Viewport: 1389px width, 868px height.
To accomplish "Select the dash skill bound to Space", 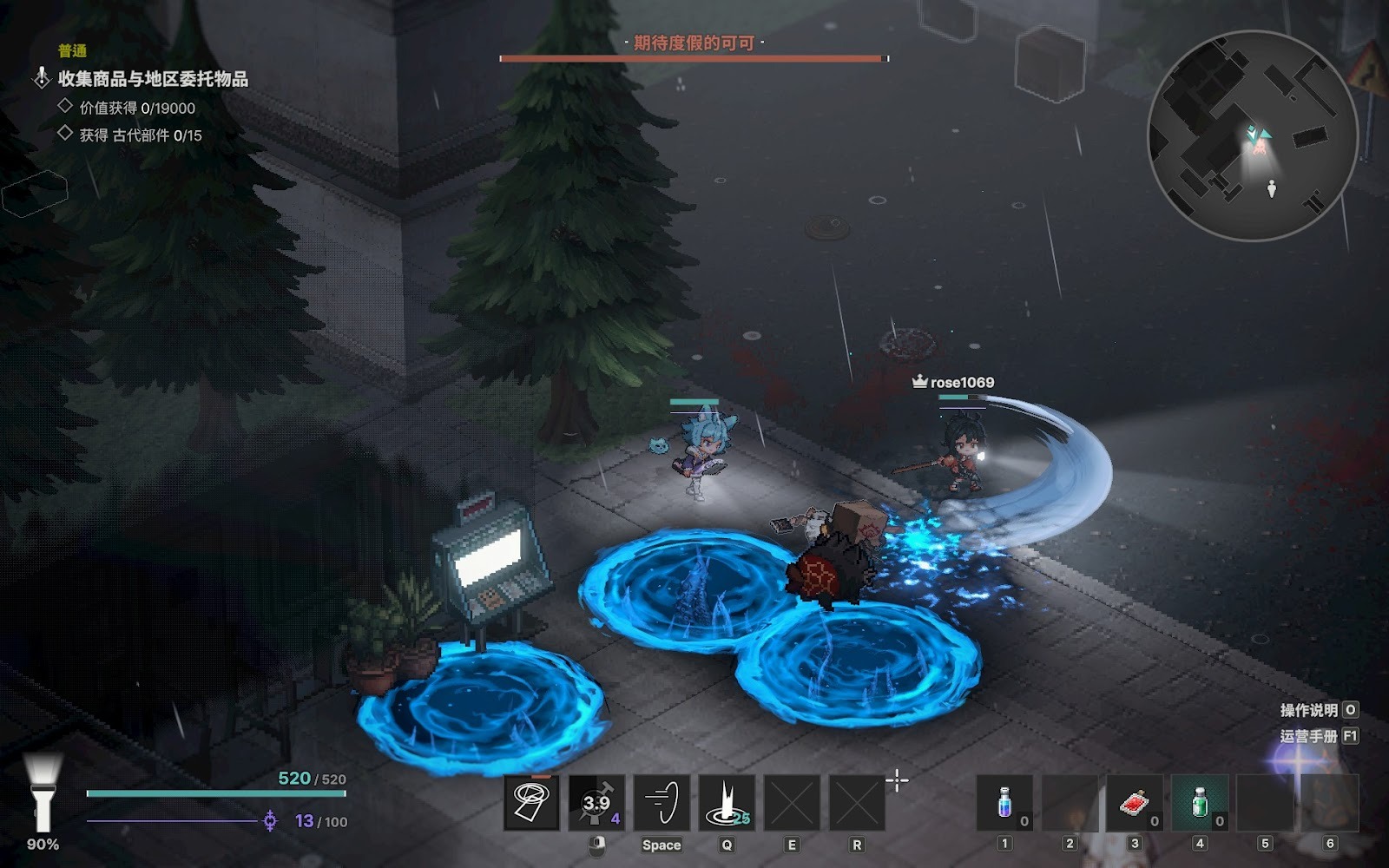I will [661, 804].
